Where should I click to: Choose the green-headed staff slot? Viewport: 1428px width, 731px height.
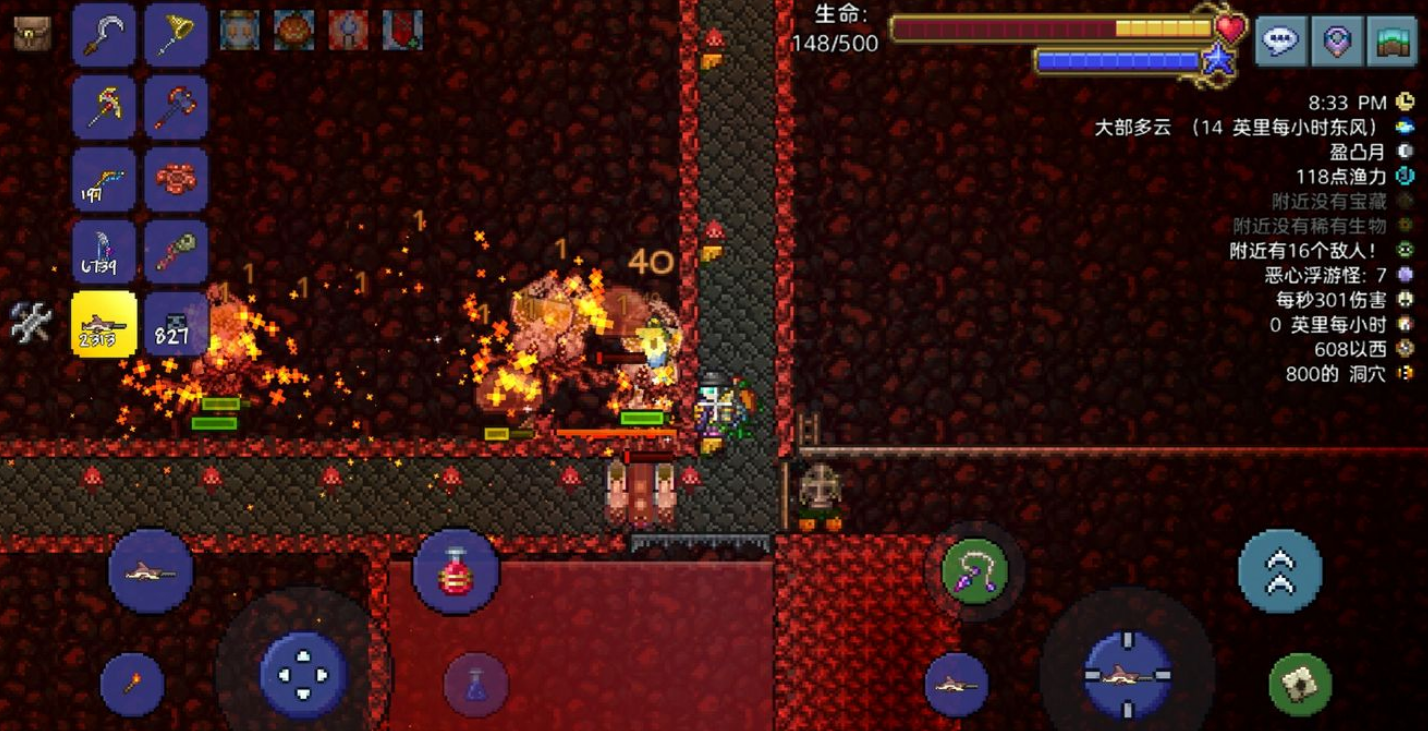point(175,251)
